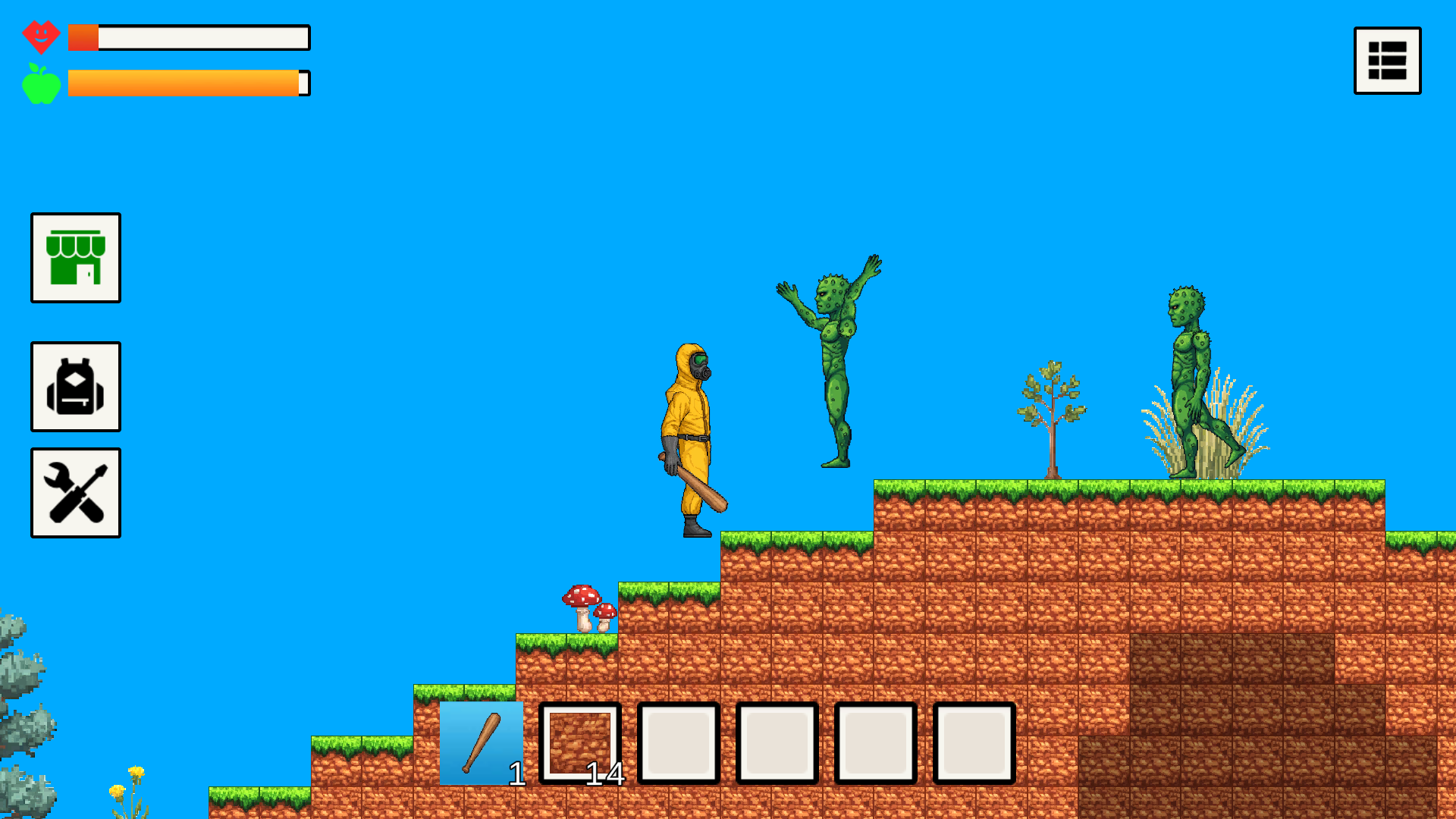Open the backpack inventory
1456x819 pixels.
(x=75, y=387)
